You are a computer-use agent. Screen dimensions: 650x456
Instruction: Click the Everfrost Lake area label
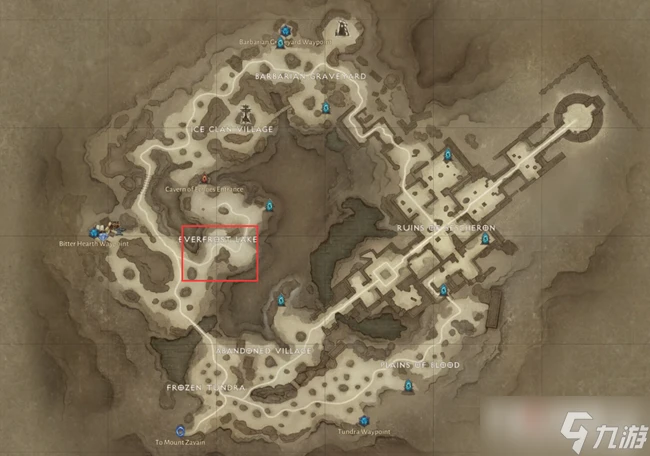[218, 241]
